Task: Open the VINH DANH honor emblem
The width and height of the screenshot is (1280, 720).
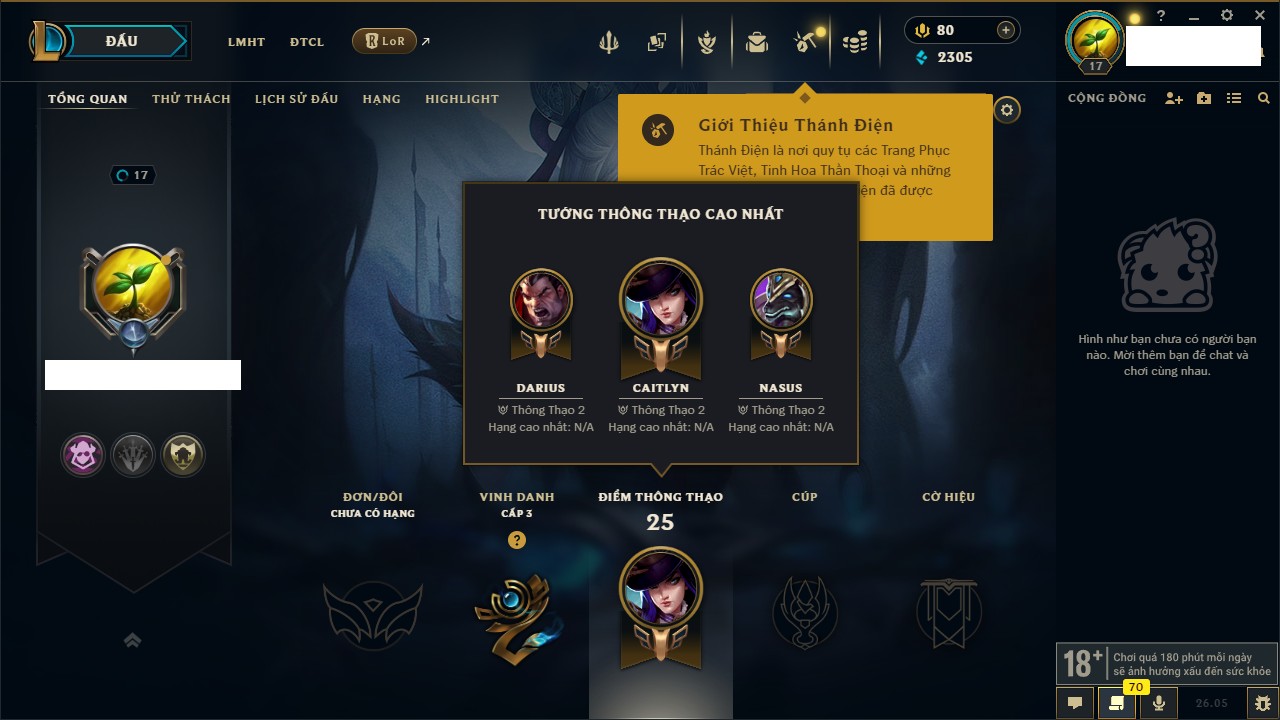Action: [517, 612]
